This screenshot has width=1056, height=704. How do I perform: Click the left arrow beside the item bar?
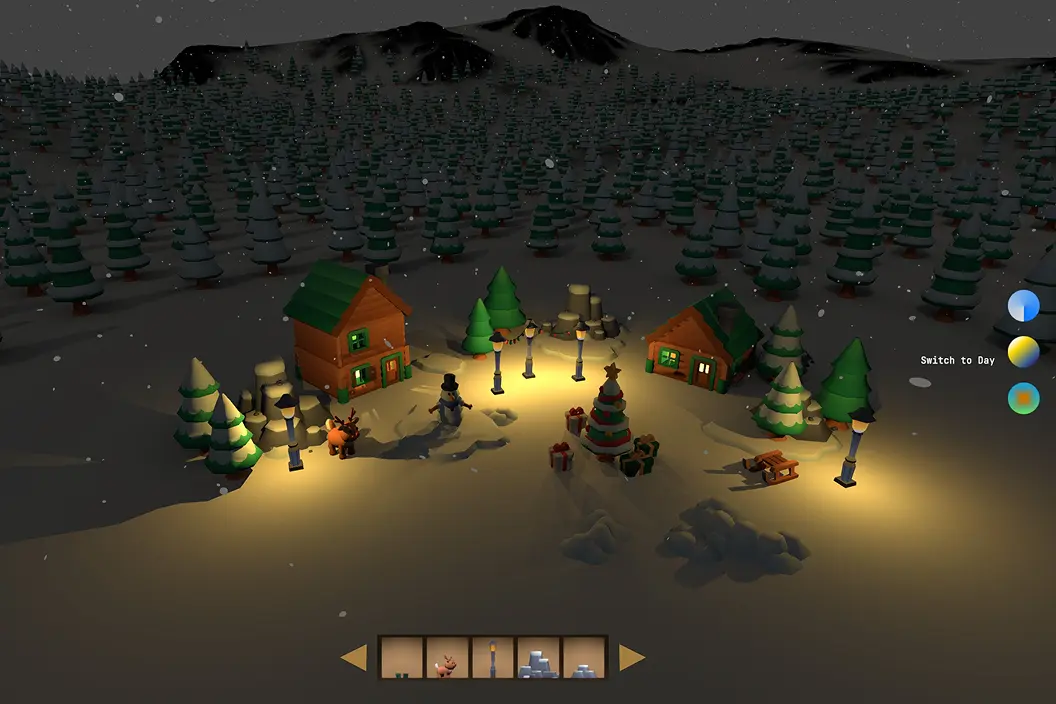354,658
